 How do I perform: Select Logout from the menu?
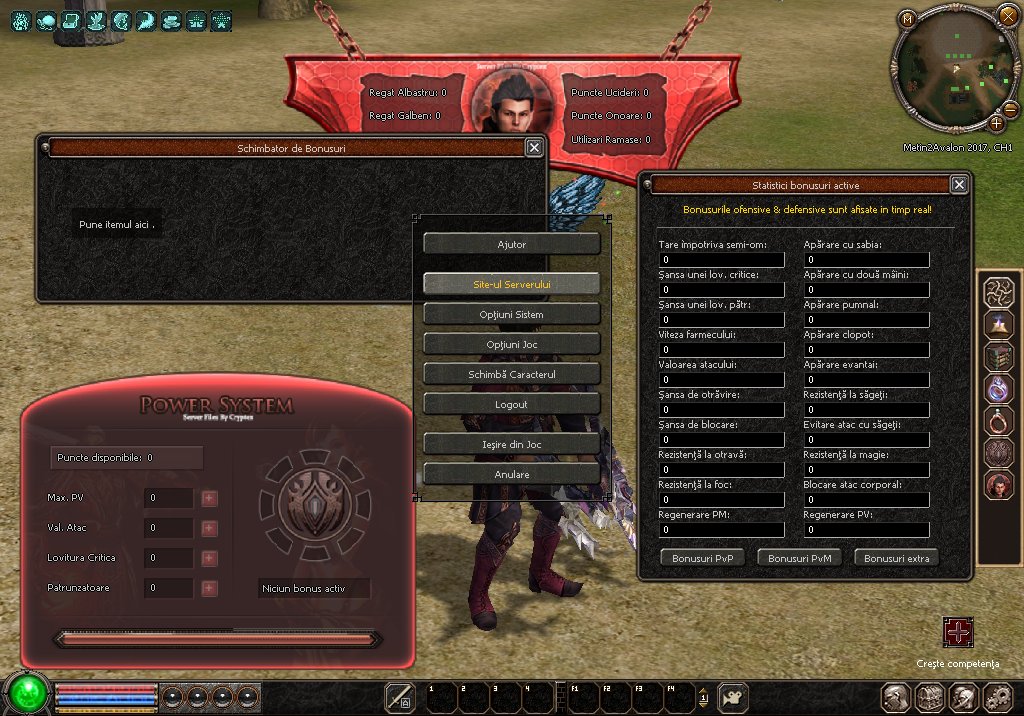tap(511, 404)
